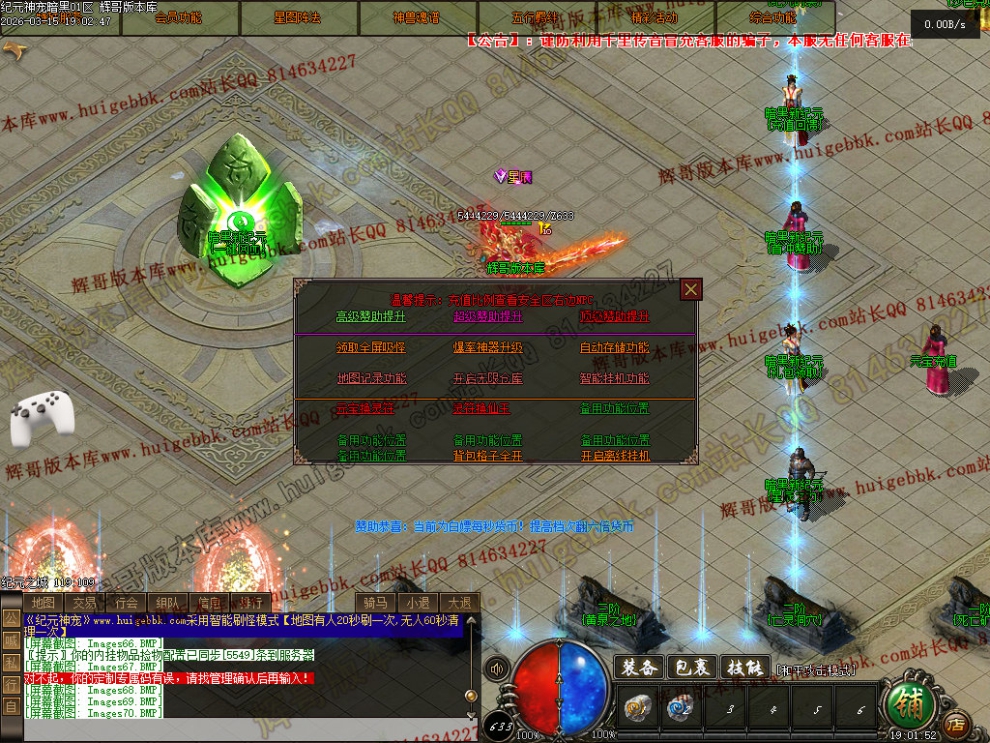This screenshot has height=743, width=990.
Task: Open the 包裹 bag panel
Action: (693, 667)
